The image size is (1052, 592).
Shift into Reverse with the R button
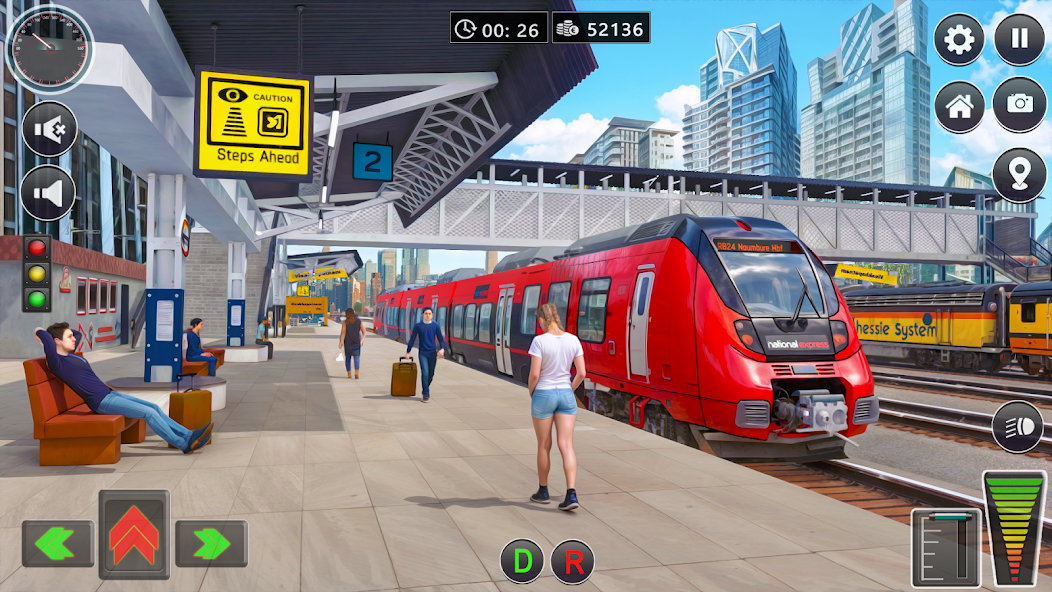(573, 562)
